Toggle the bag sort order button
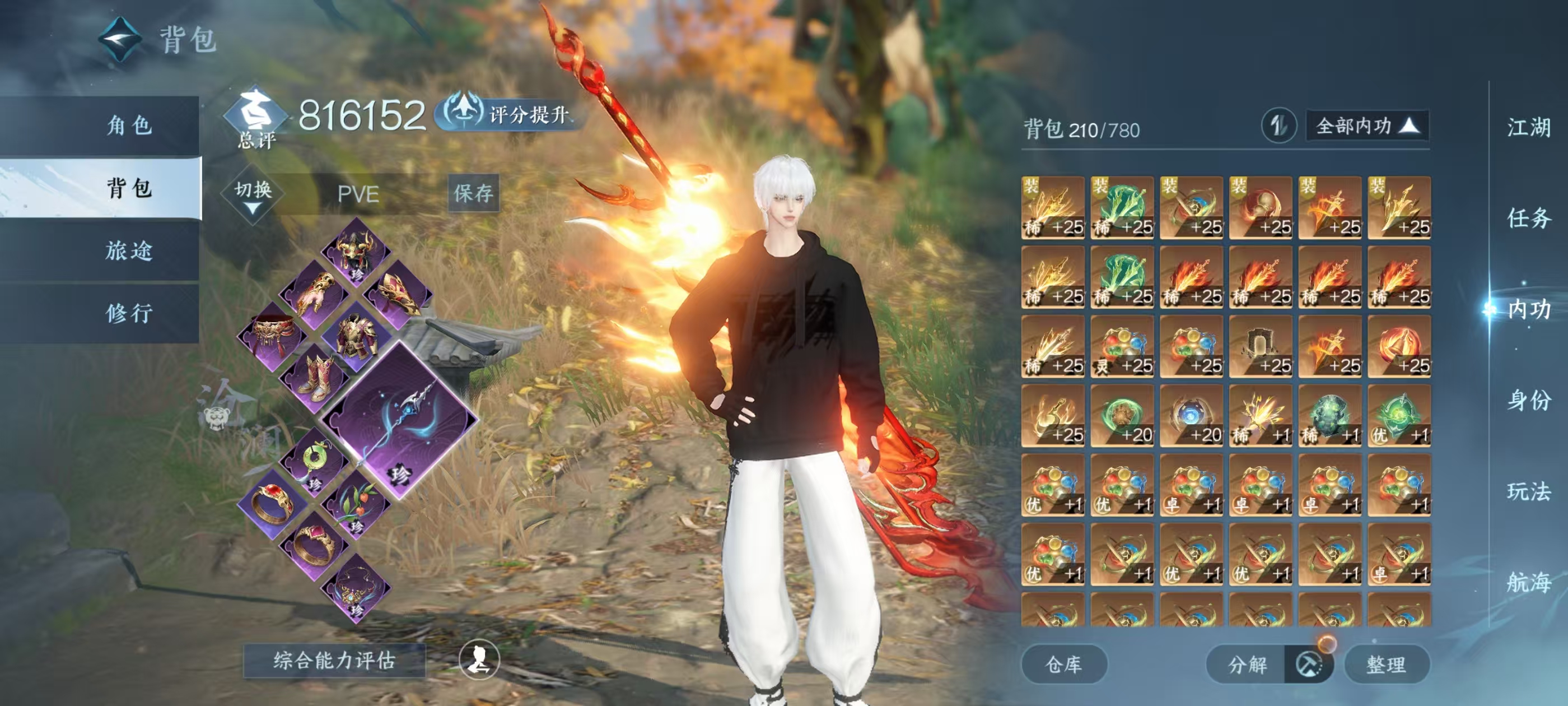The width and height of the screenshot is (1568, 706). pos(1278,126)
